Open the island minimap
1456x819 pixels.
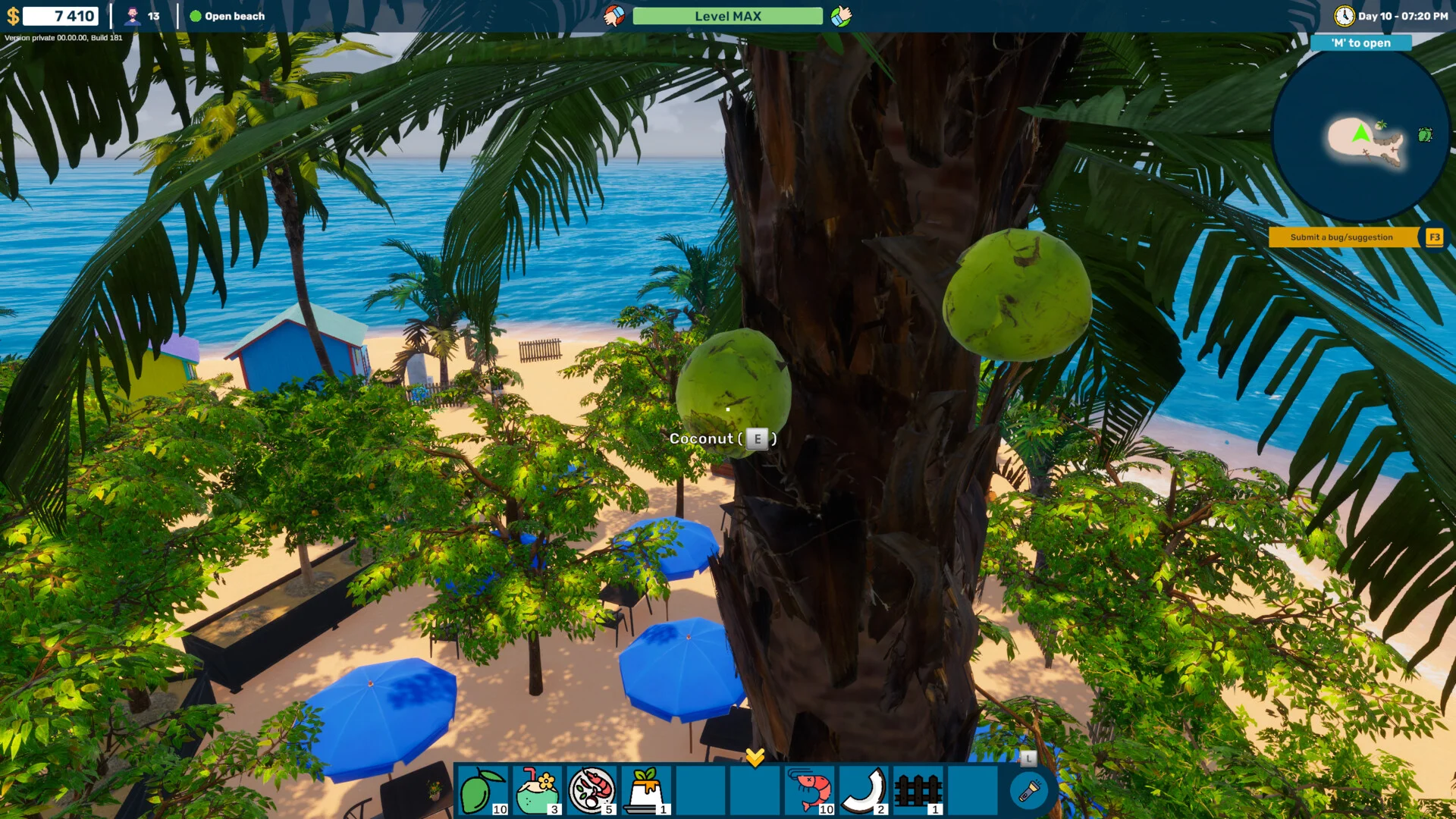click(x=1360, y=136)
